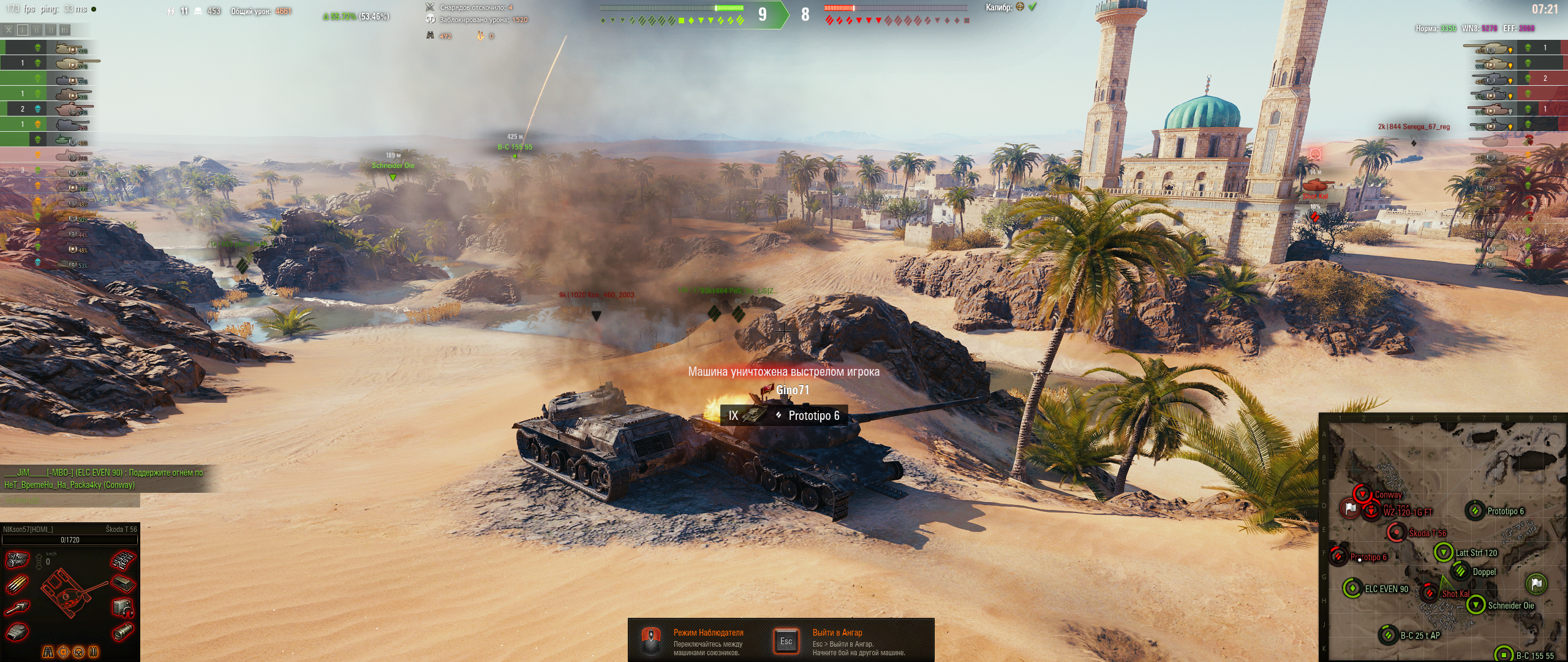Click the turret module icon
The image size is (1568, 662).
pos(17,631)
